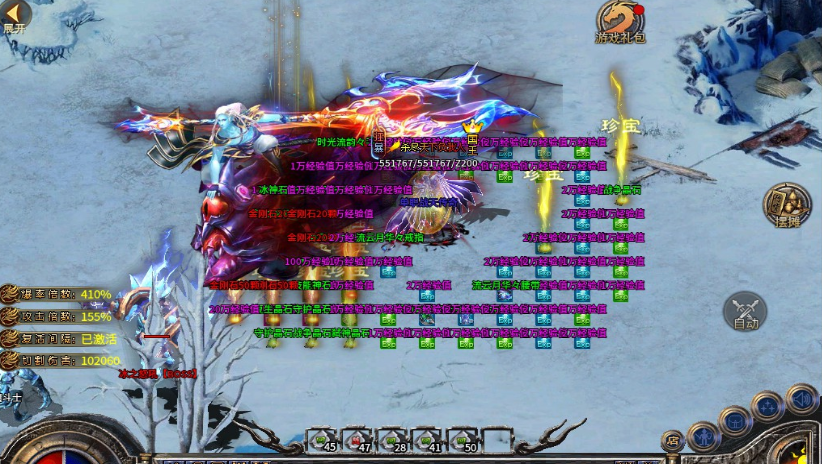
Task: Open the 店 shop round button
Action: 673,441
